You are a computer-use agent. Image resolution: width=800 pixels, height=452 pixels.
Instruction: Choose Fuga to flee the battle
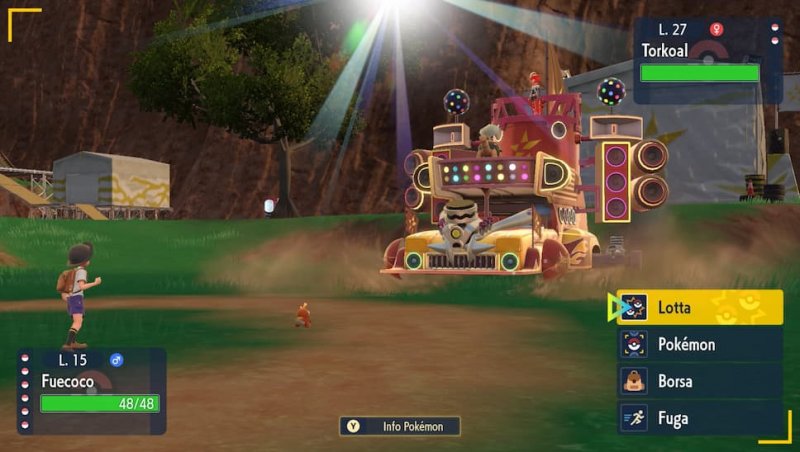click(x=700, y=418)
